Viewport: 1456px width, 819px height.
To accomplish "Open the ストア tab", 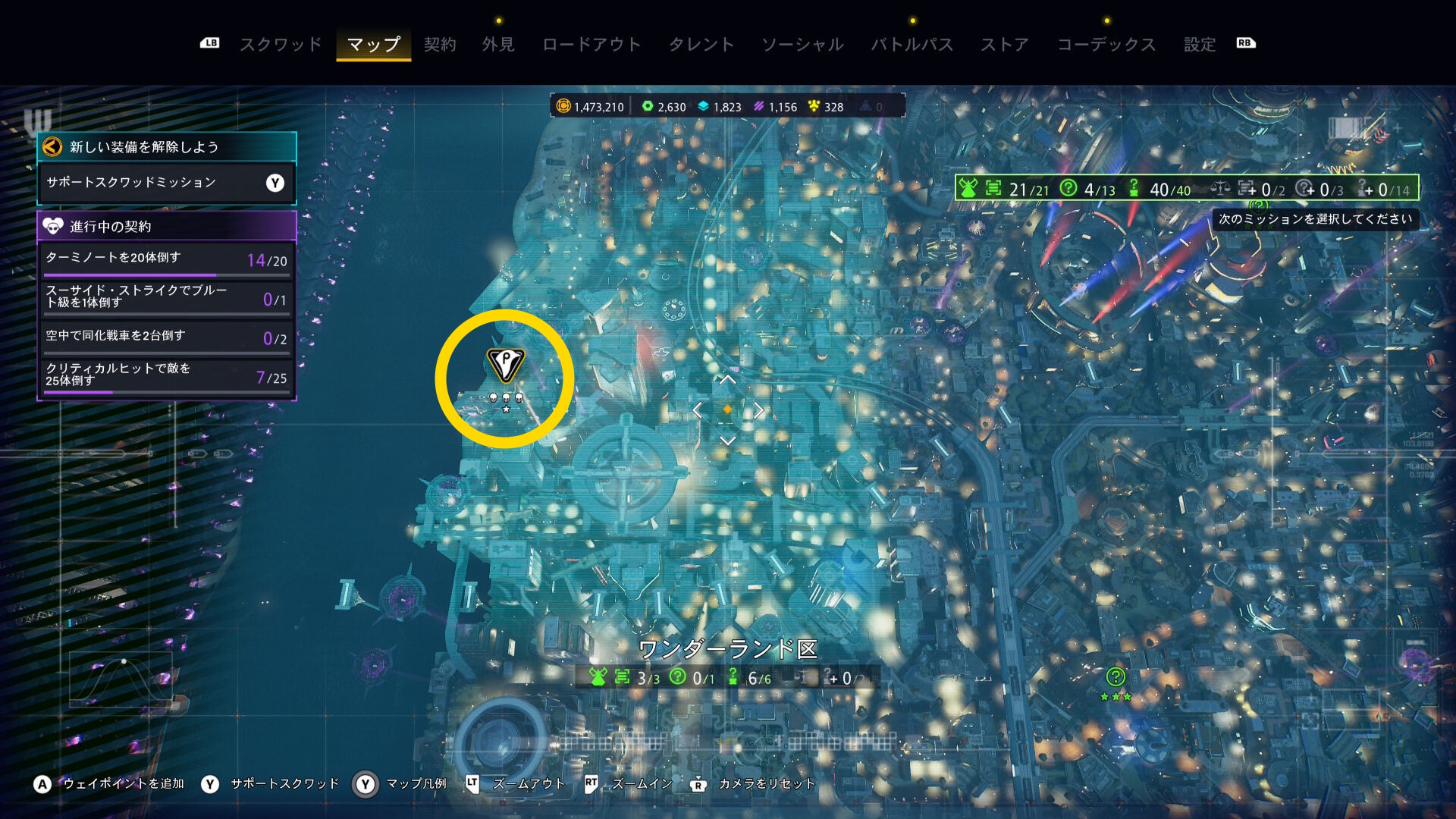I will click(x=1005, y=45).
